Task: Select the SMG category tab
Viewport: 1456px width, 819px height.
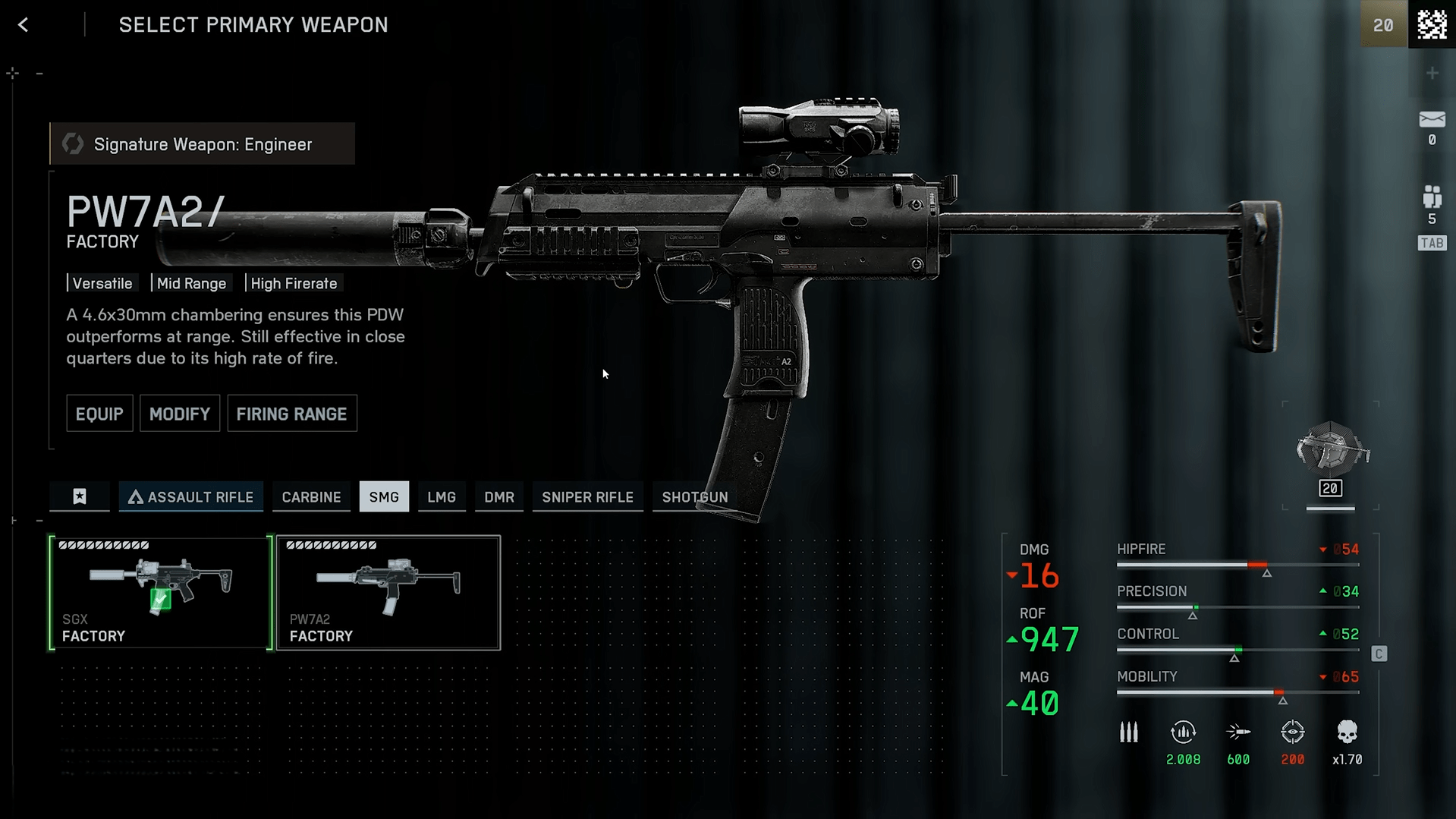Action: coord(384,497)
